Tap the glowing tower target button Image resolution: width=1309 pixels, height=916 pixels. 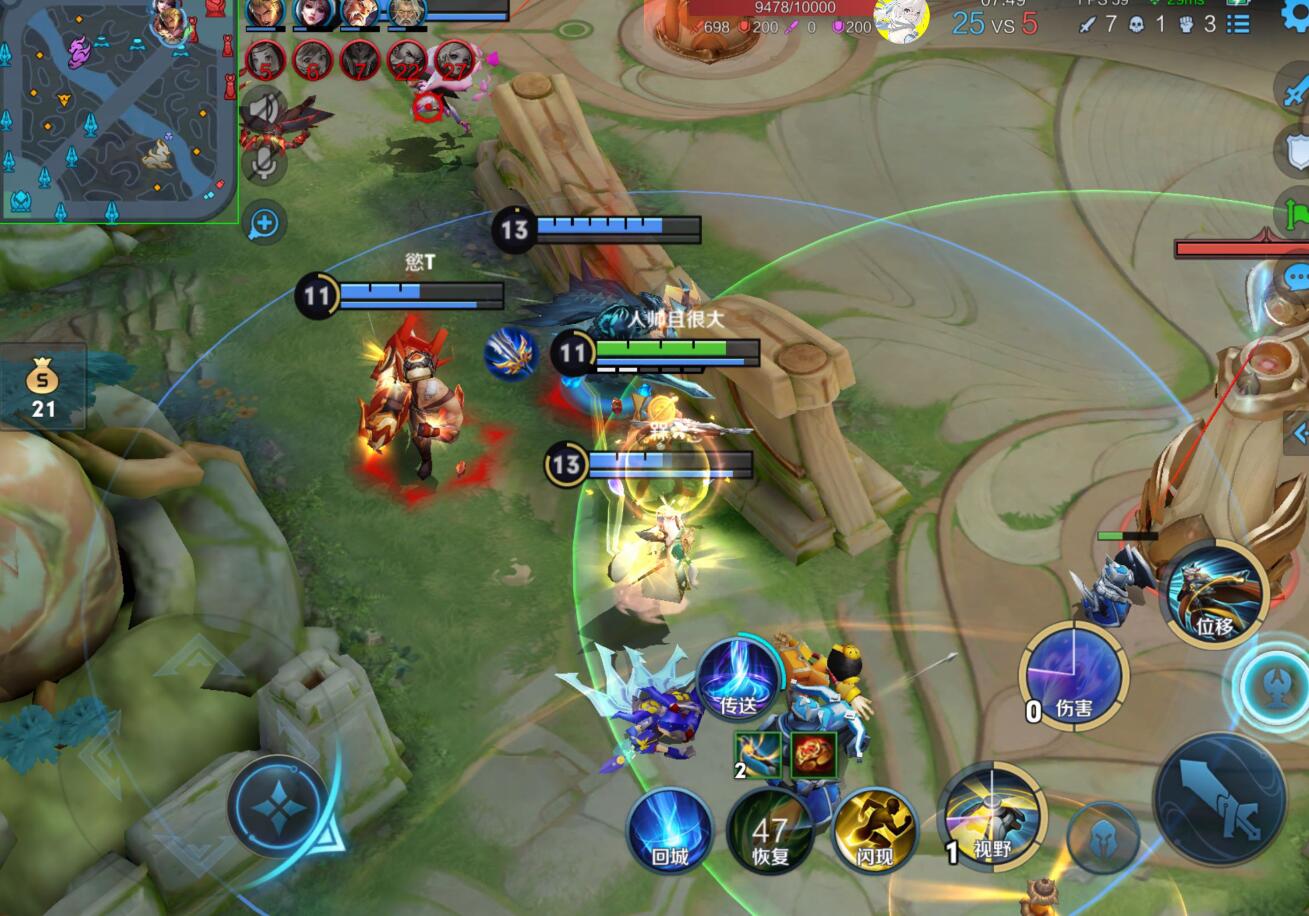[1272, 686]
